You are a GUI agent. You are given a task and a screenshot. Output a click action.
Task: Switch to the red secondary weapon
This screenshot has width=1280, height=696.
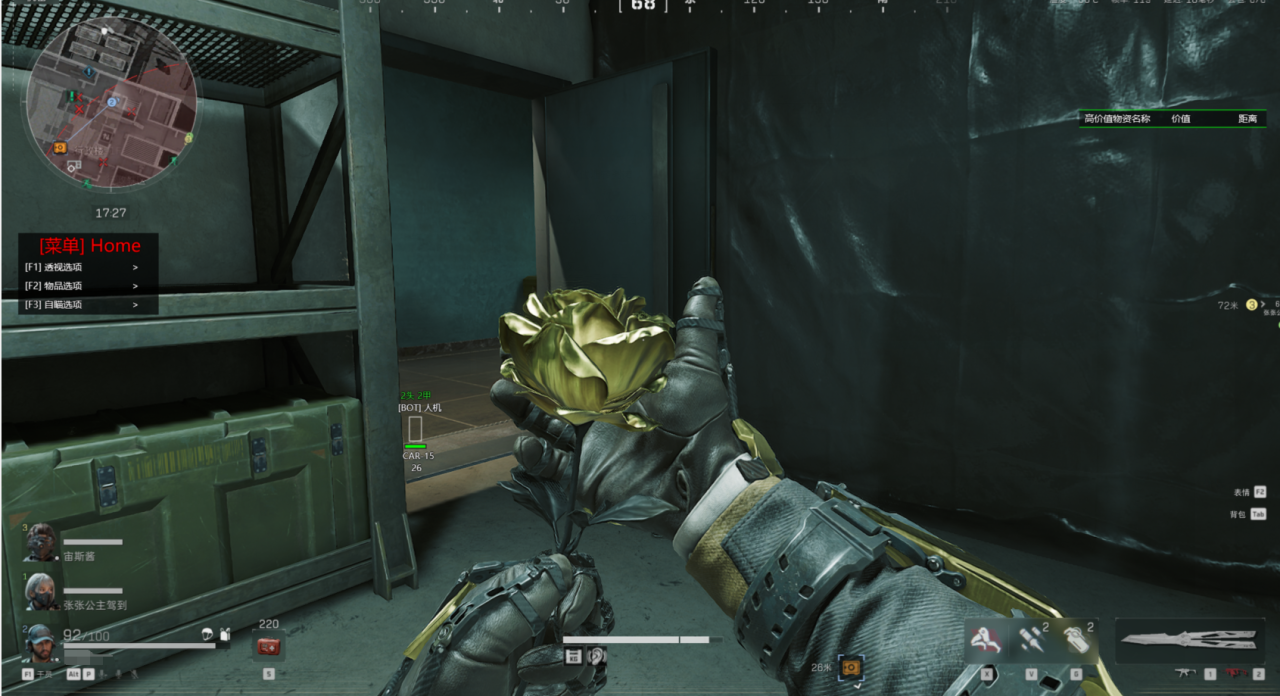coord(1234,674)
